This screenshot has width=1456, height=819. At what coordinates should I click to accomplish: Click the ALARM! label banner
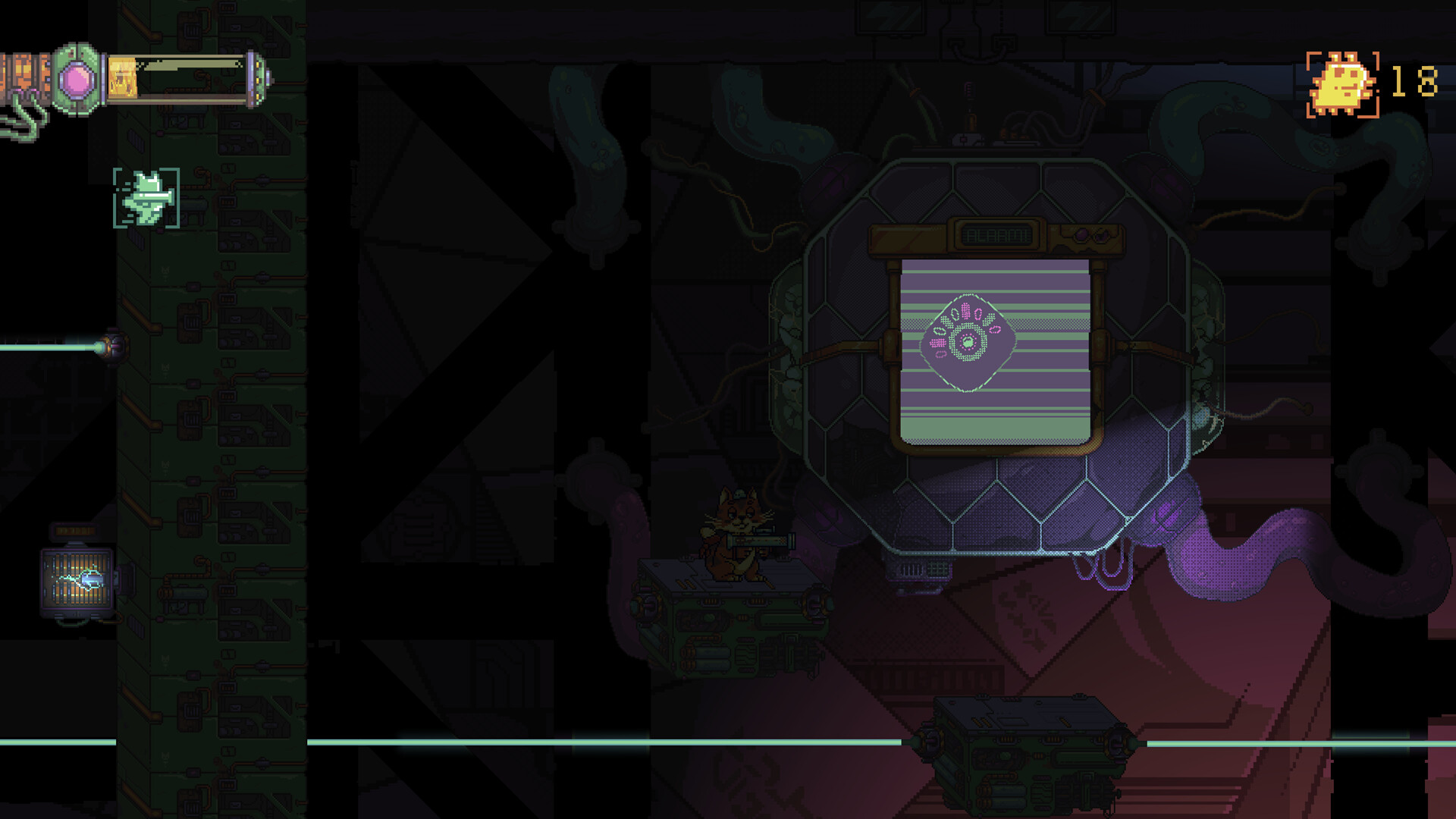pyautogui.click(x=995, y=234)
